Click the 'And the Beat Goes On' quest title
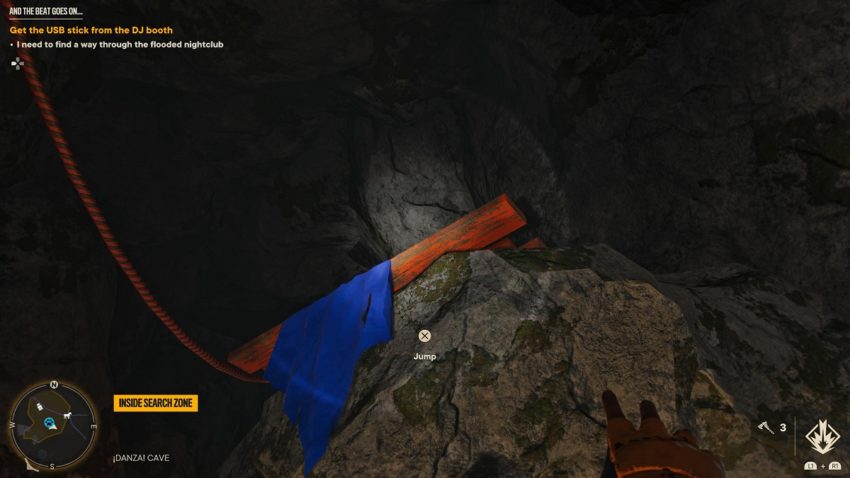850x478 pixels. click(46, 11)
